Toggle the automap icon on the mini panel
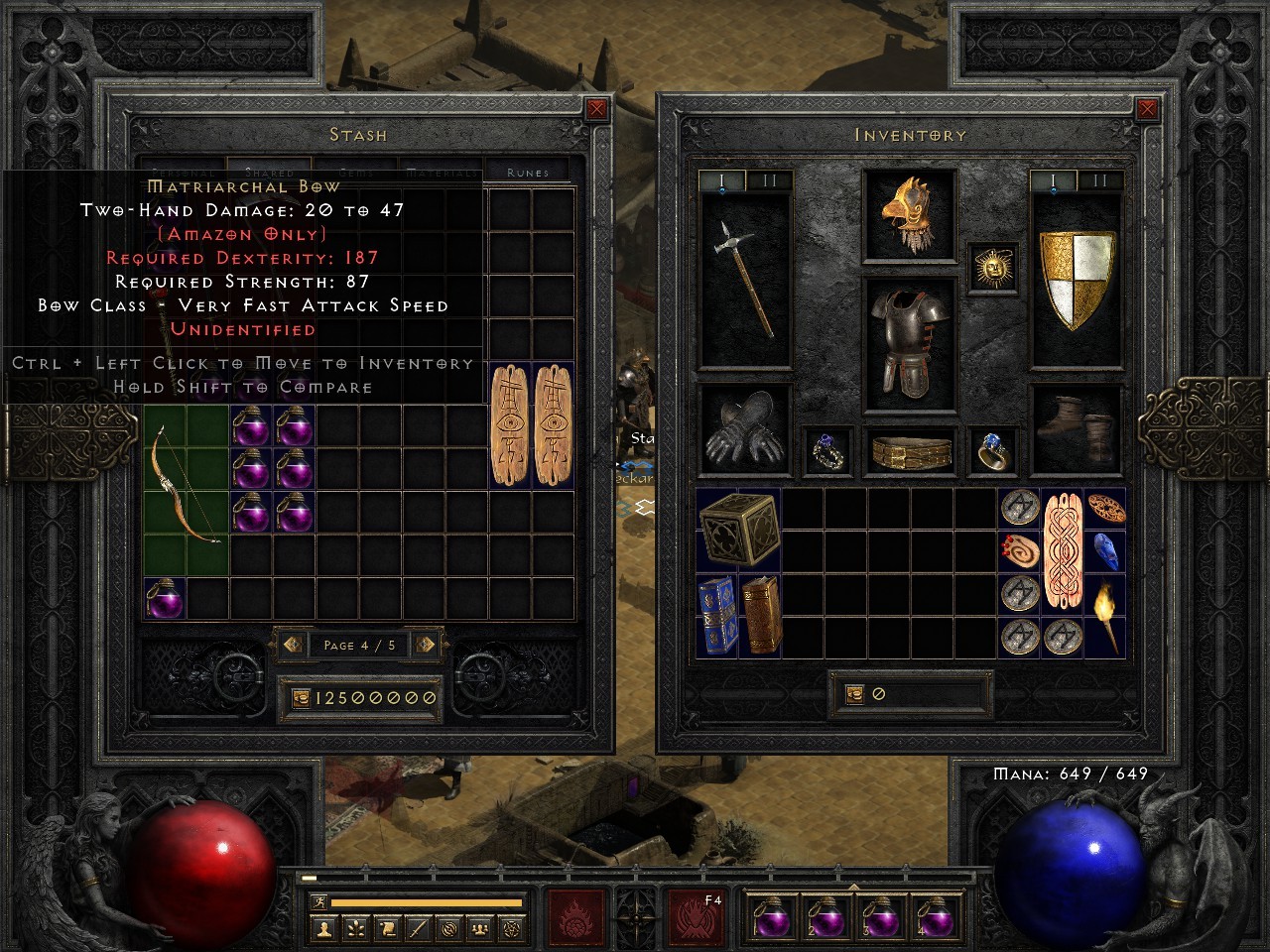Screen dimensions: 1270x952 click(x=449, y=928)
